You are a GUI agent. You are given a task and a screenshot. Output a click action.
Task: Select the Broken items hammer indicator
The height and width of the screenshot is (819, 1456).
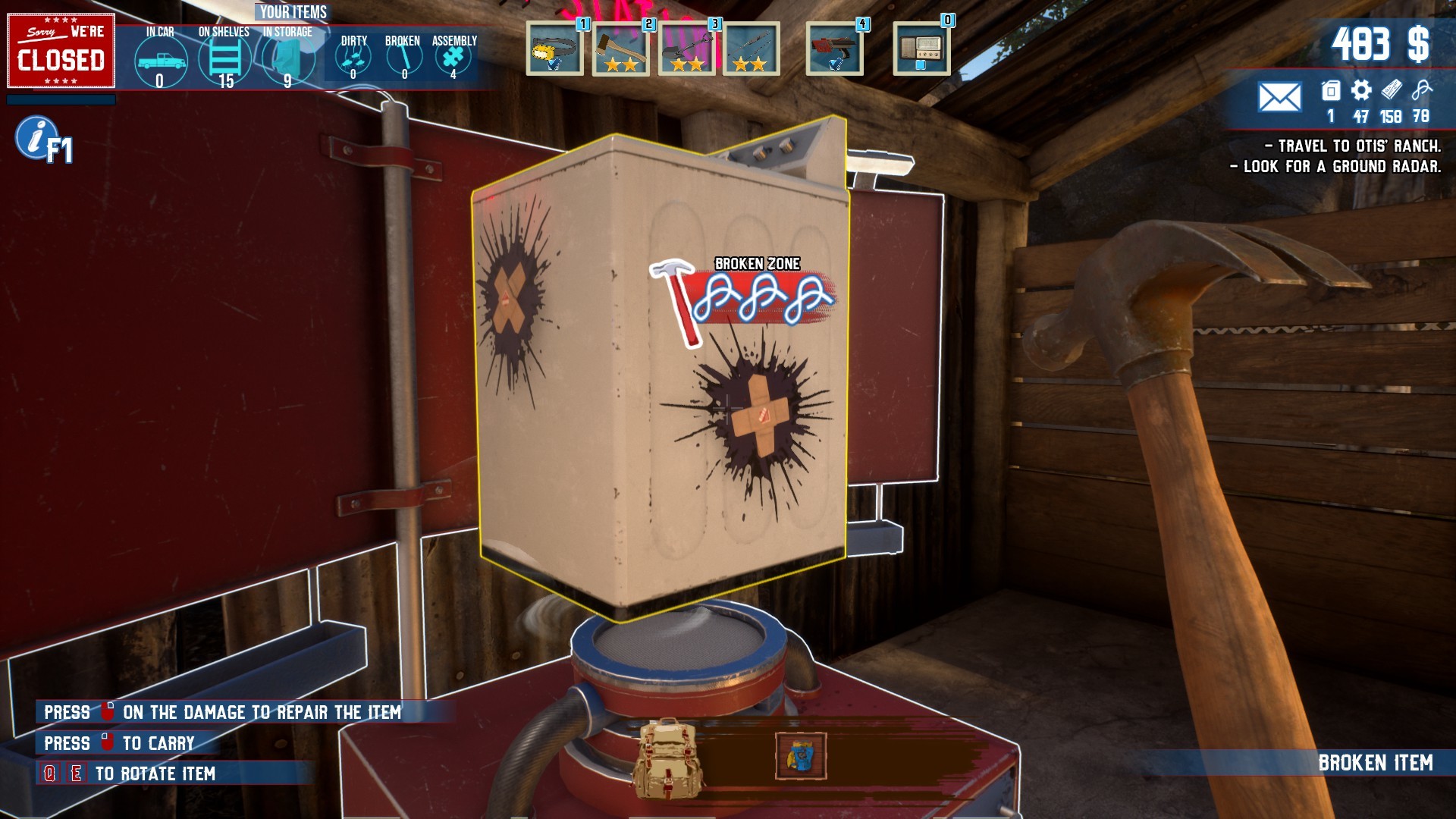[x=403, y=57]
